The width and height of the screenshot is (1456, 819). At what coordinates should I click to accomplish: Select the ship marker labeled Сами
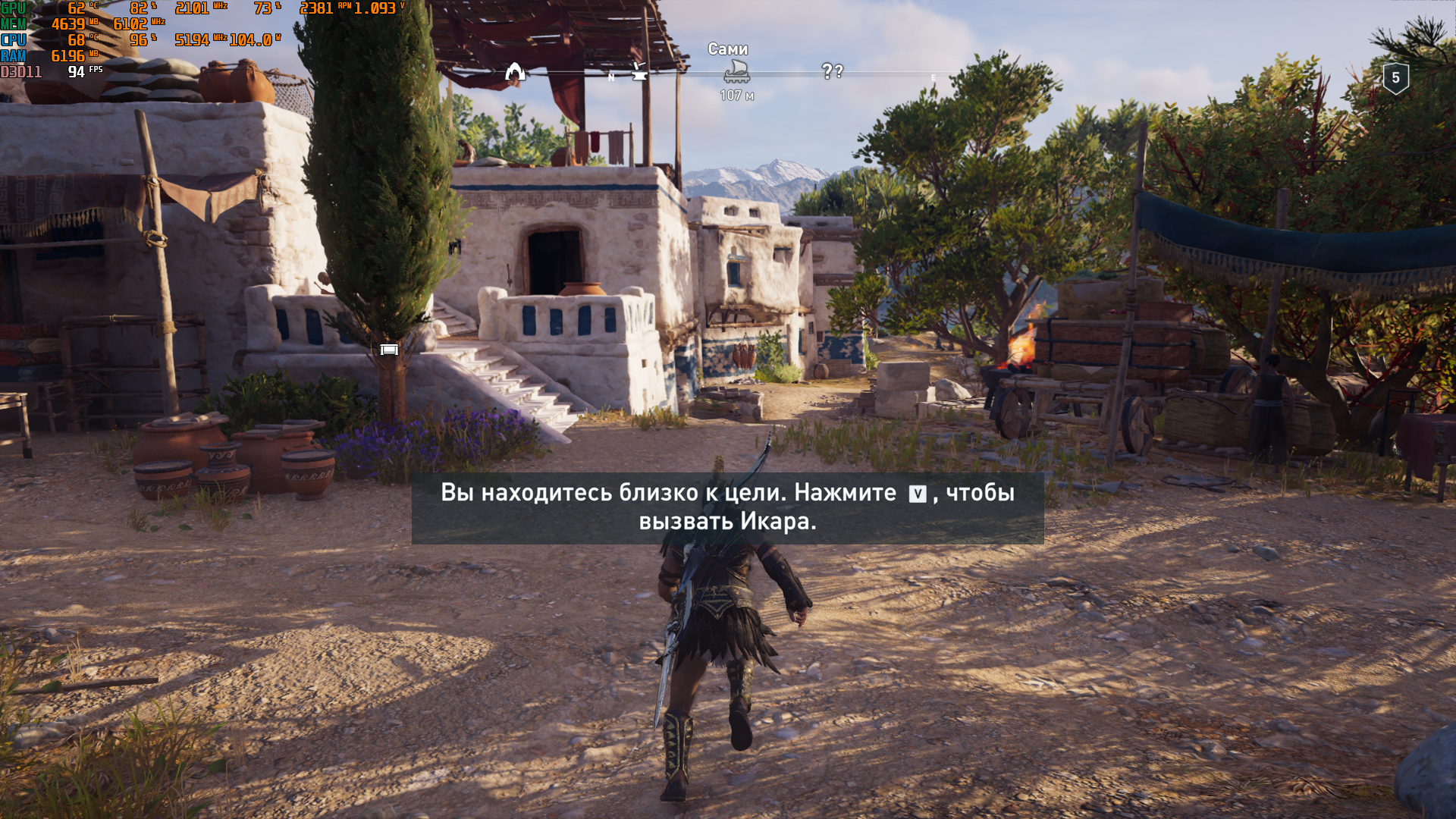point(736,72)
